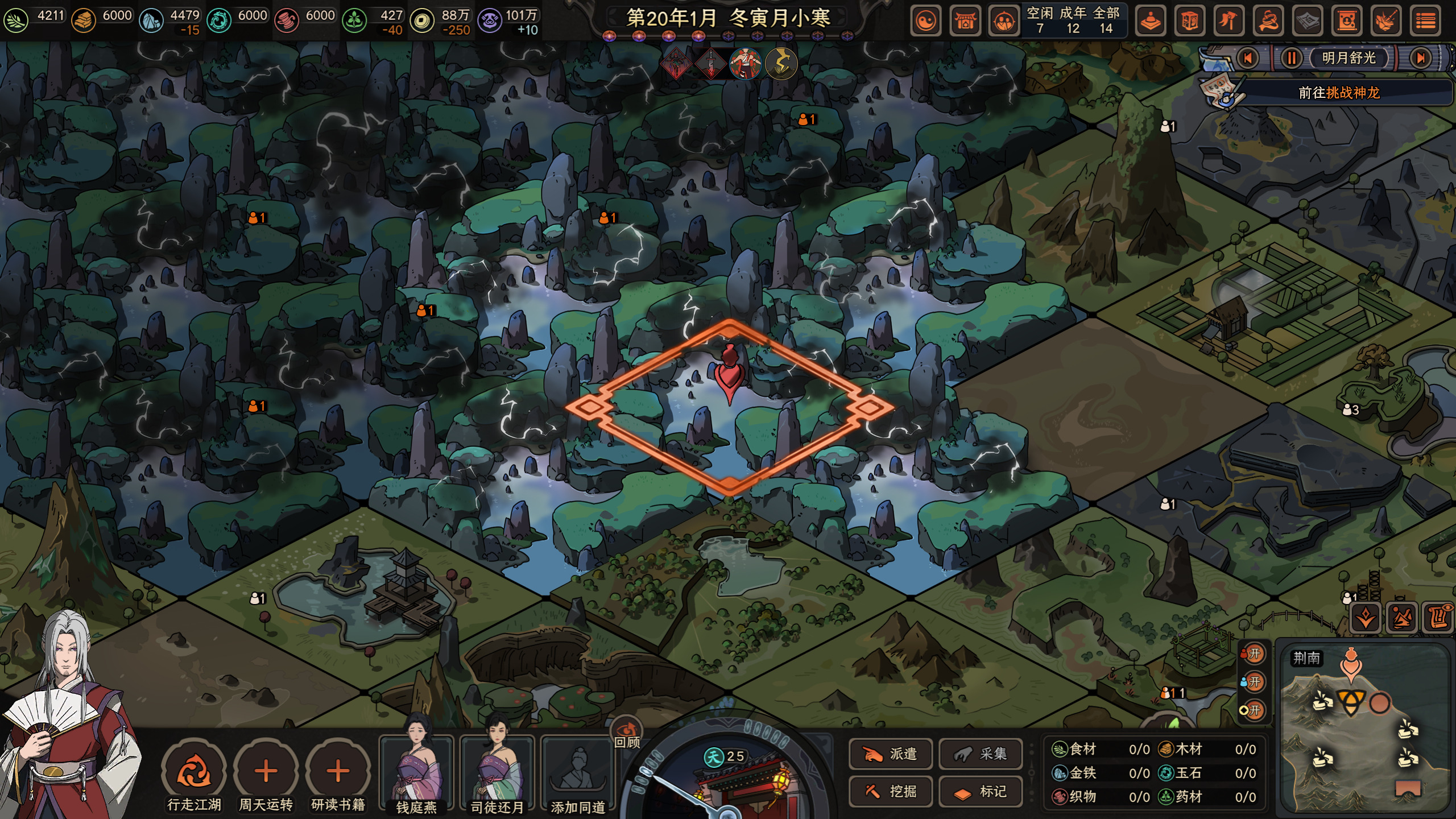Skip to the next music track

tap(1421, 58)
